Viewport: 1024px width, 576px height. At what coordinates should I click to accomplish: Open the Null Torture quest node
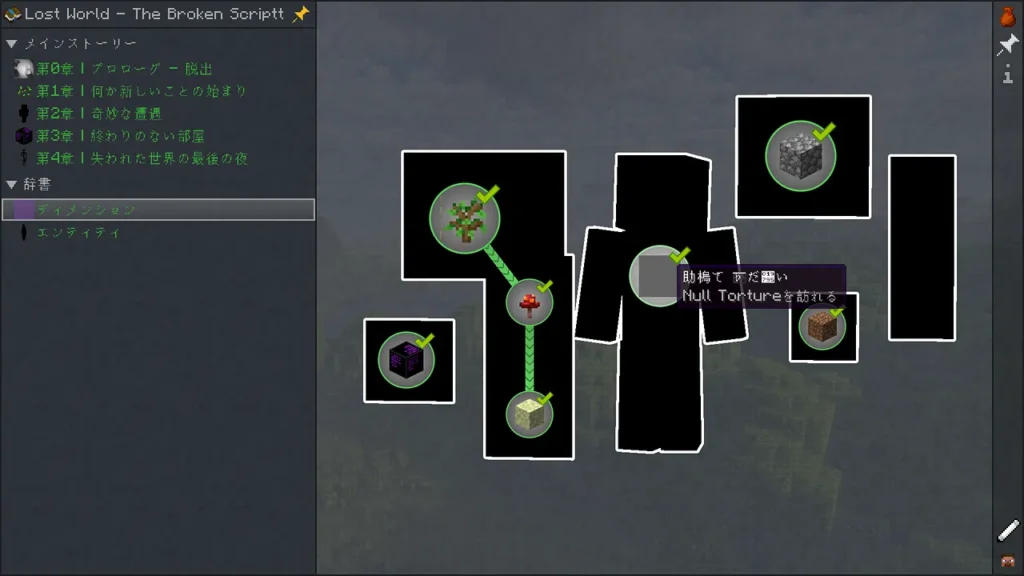point(655,276)
